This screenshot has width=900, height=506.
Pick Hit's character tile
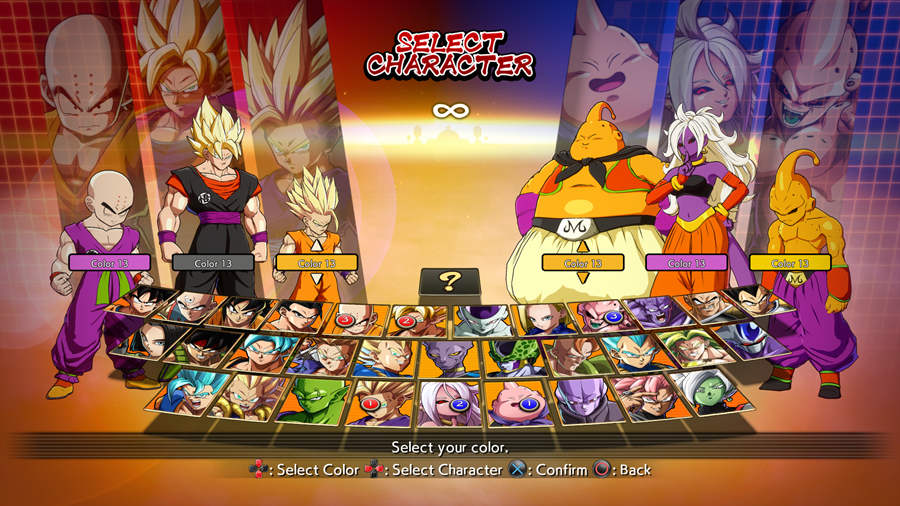click(577, 400)
